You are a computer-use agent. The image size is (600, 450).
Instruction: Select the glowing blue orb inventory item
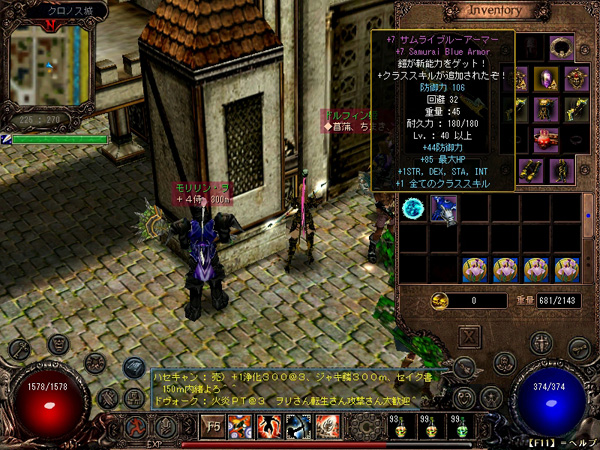(413, 208)
